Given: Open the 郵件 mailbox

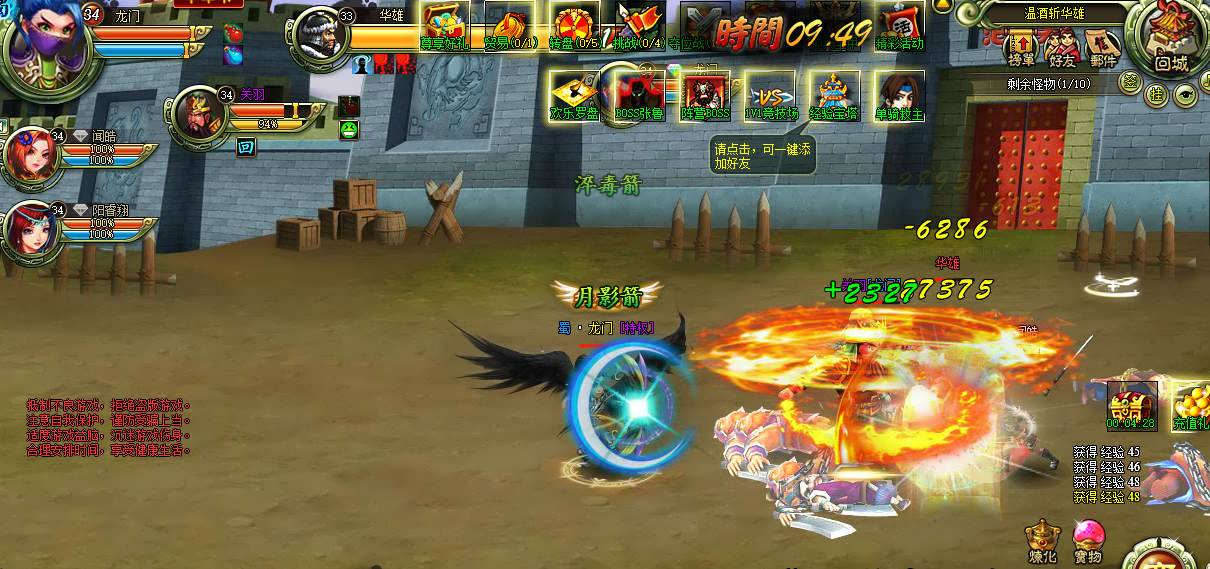Looking at the screenshot, I should (1103, 47).
